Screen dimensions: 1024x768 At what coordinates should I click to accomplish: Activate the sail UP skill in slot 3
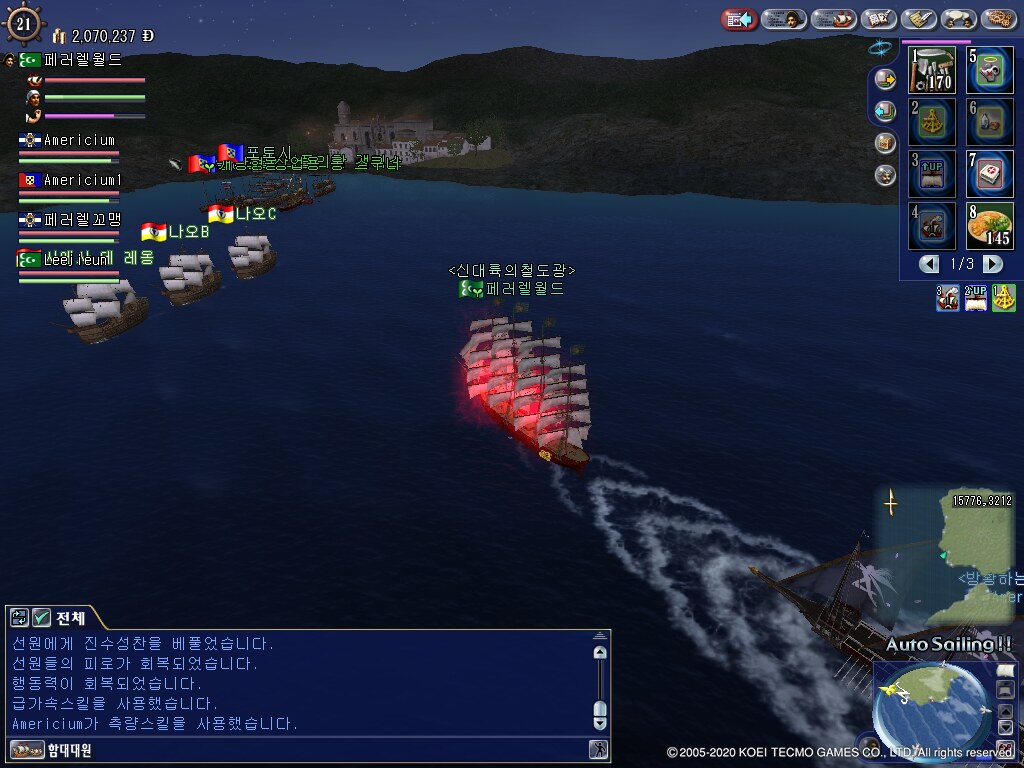coord(932,174)
